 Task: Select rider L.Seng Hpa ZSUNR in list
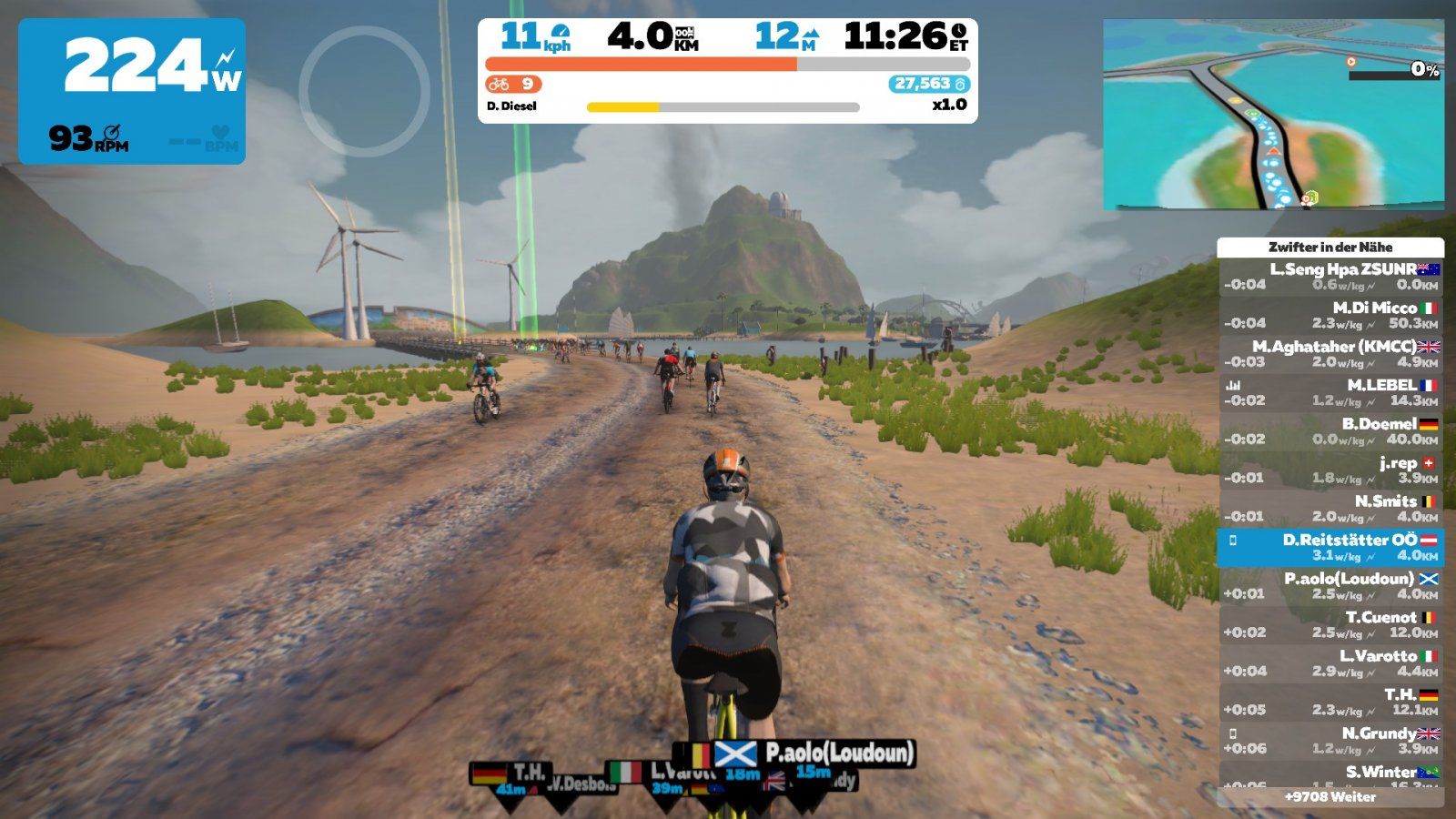click(x=1330, y=277)
